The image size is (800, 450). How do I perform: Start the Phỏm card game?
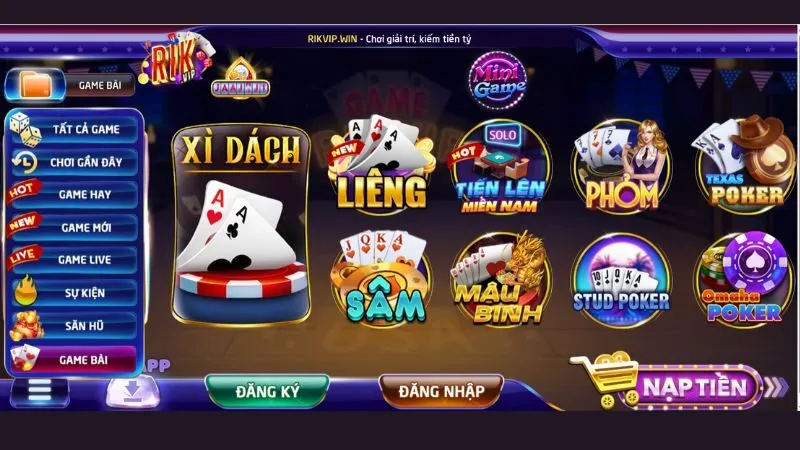point(621,167)
